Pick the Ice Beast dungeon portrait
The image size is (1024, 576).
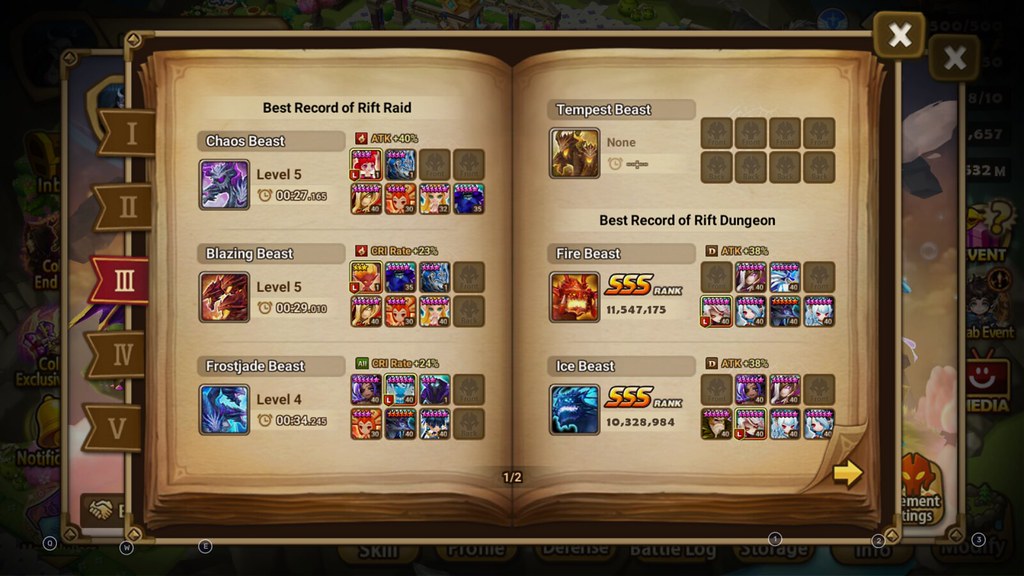575,409
